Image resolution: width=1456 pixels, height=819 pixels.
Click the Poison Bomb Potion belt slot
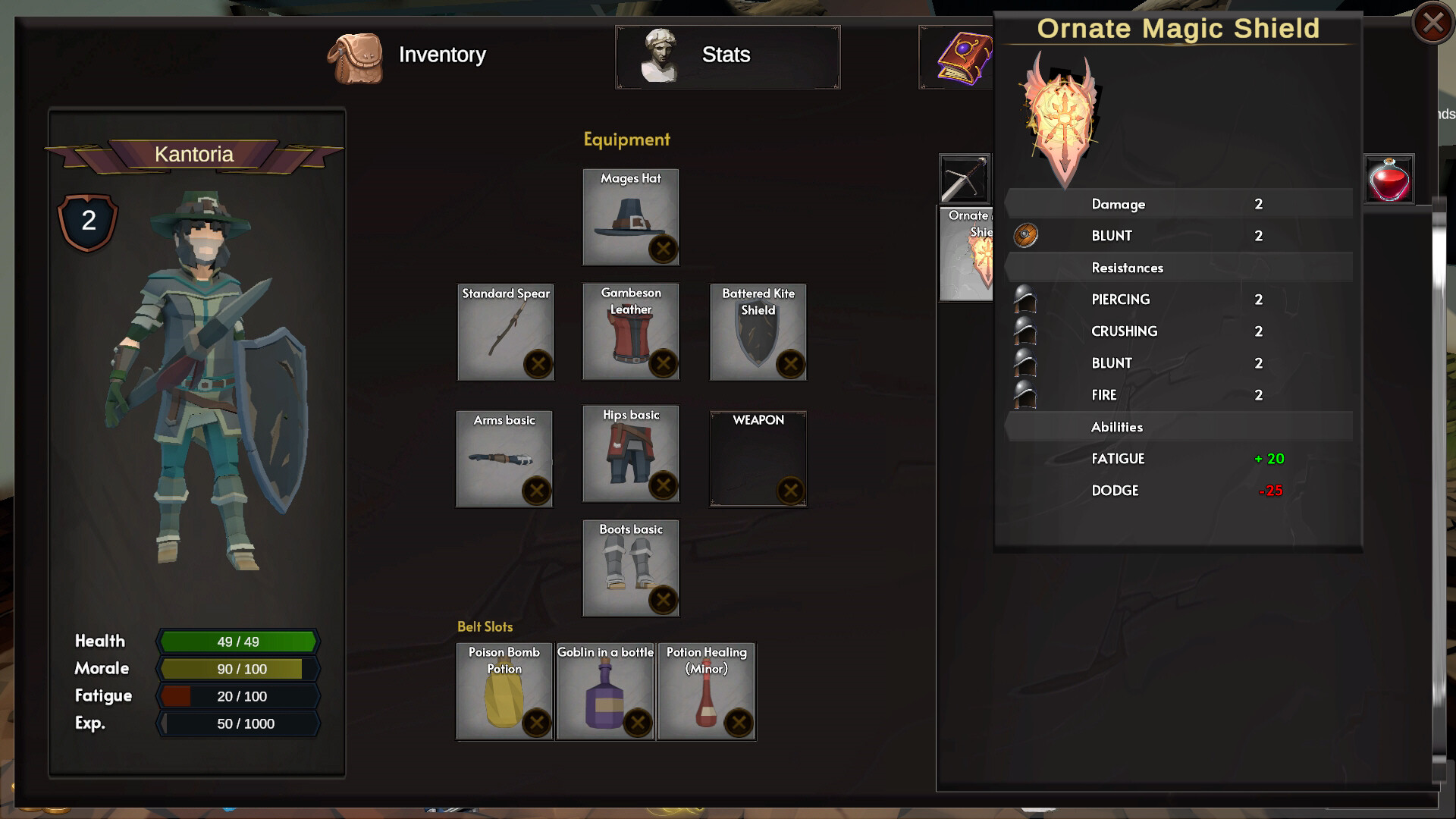pyautogui.click(x=504, y=691)
